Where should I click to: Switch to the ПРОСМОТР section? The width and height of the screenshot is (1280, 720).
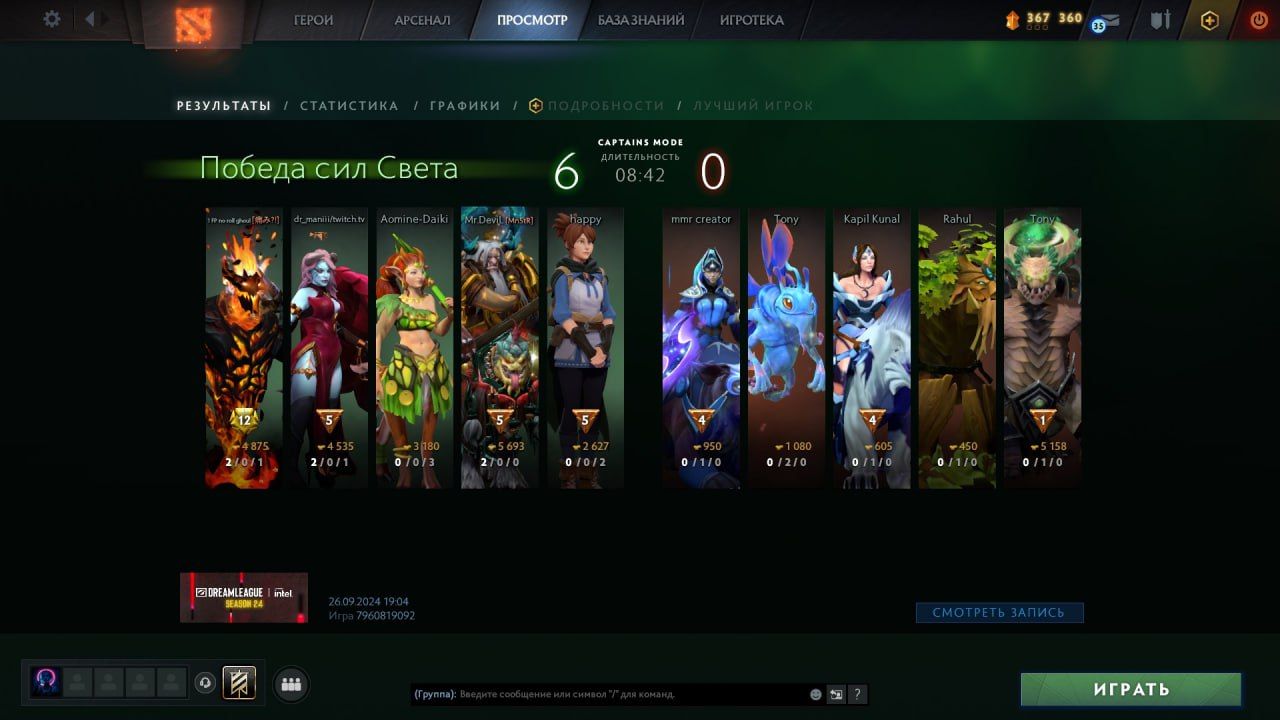click(x=532, y=20)
